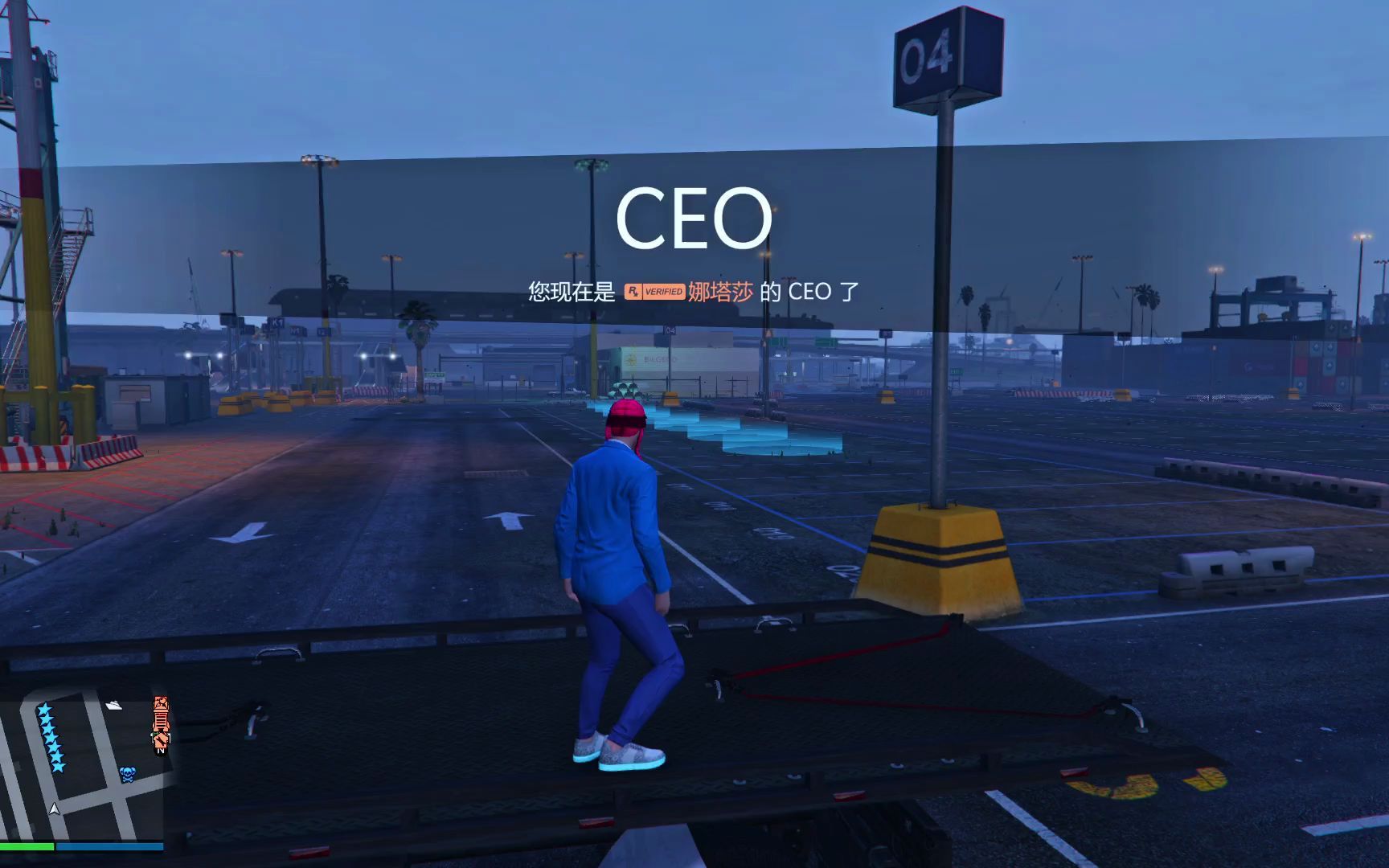Click the Rockstar logo inside the verified badge

633,291
